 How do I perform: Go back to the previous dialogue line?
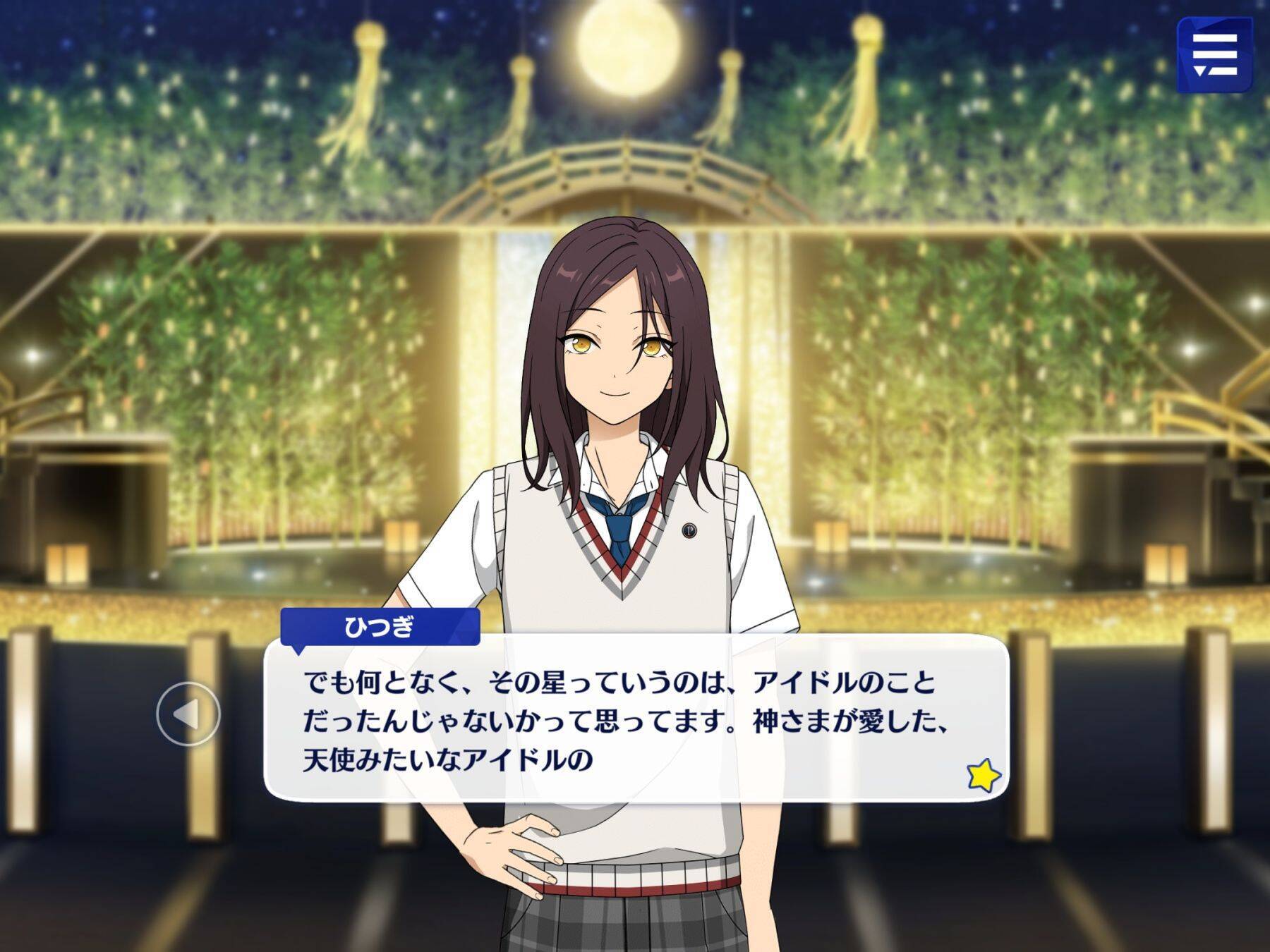pyautogui.click(x=188, y=714)
